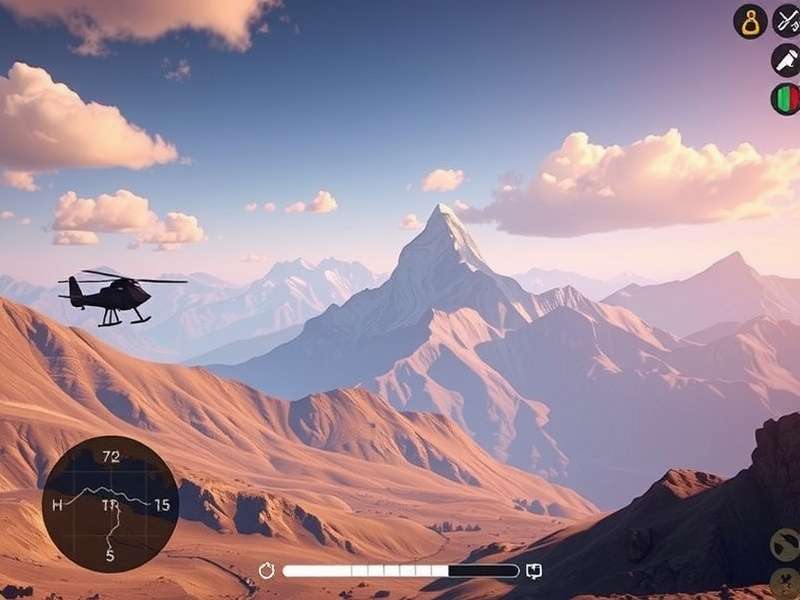The width and height of the screenshot is (800, 600).
Task: Click the circular reset arrow icon
Action: pyautogui.click(x=267, y=571)
